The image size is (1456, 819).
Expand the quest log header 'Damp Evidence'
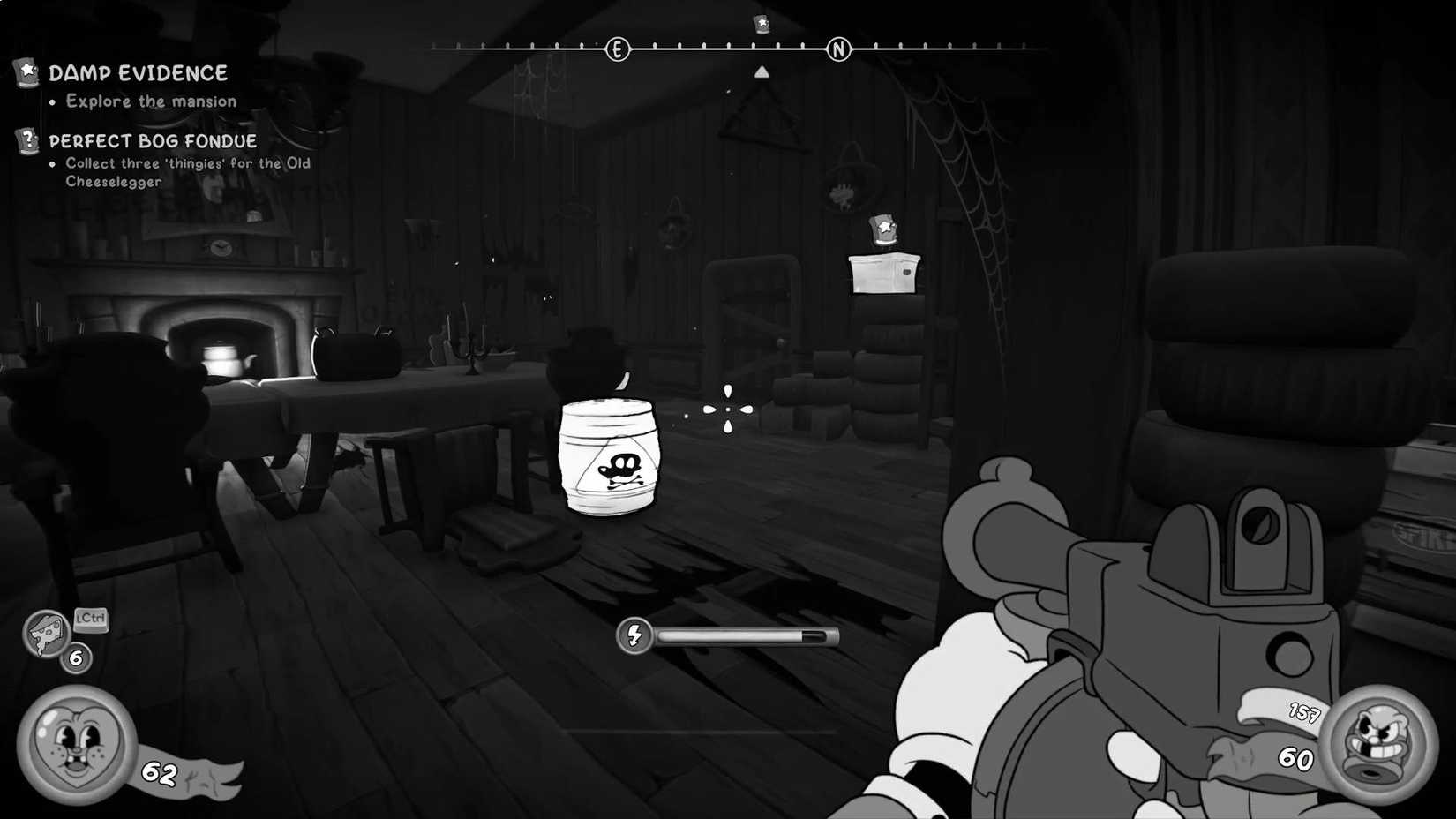coord(139,73)
